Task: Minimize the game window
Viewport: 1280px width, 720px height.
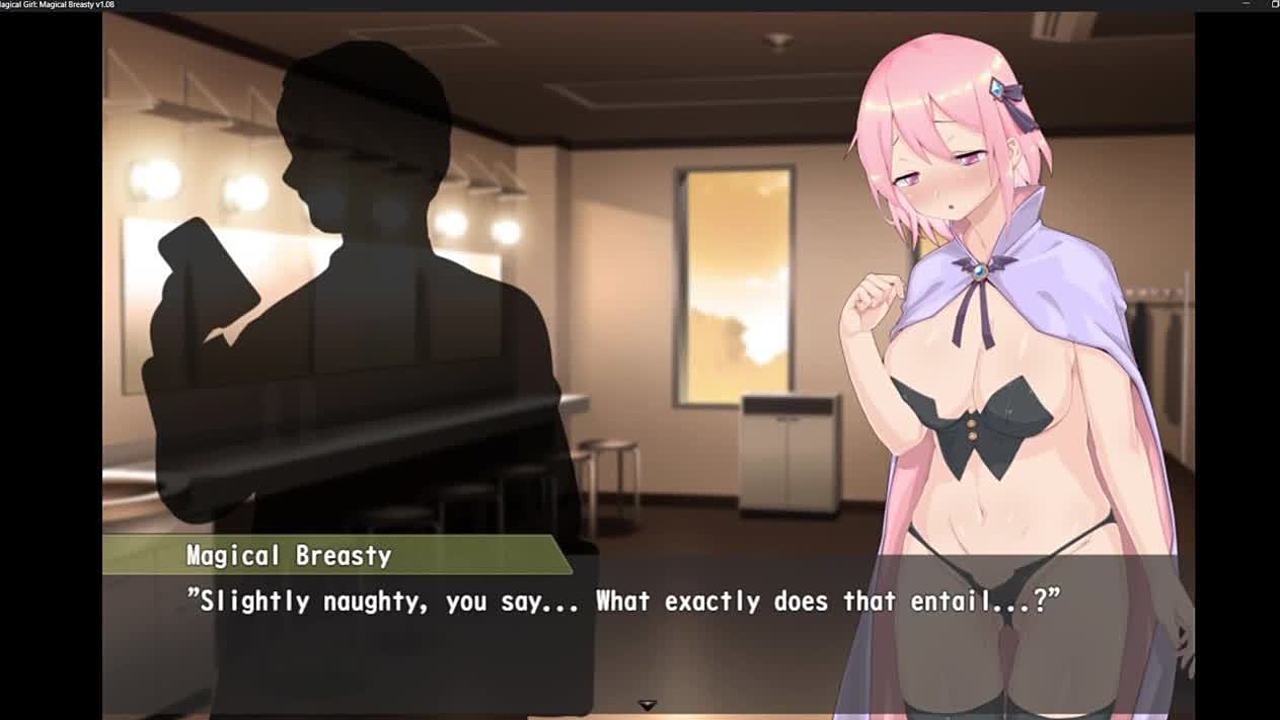Action: [x=1246, y=5]
